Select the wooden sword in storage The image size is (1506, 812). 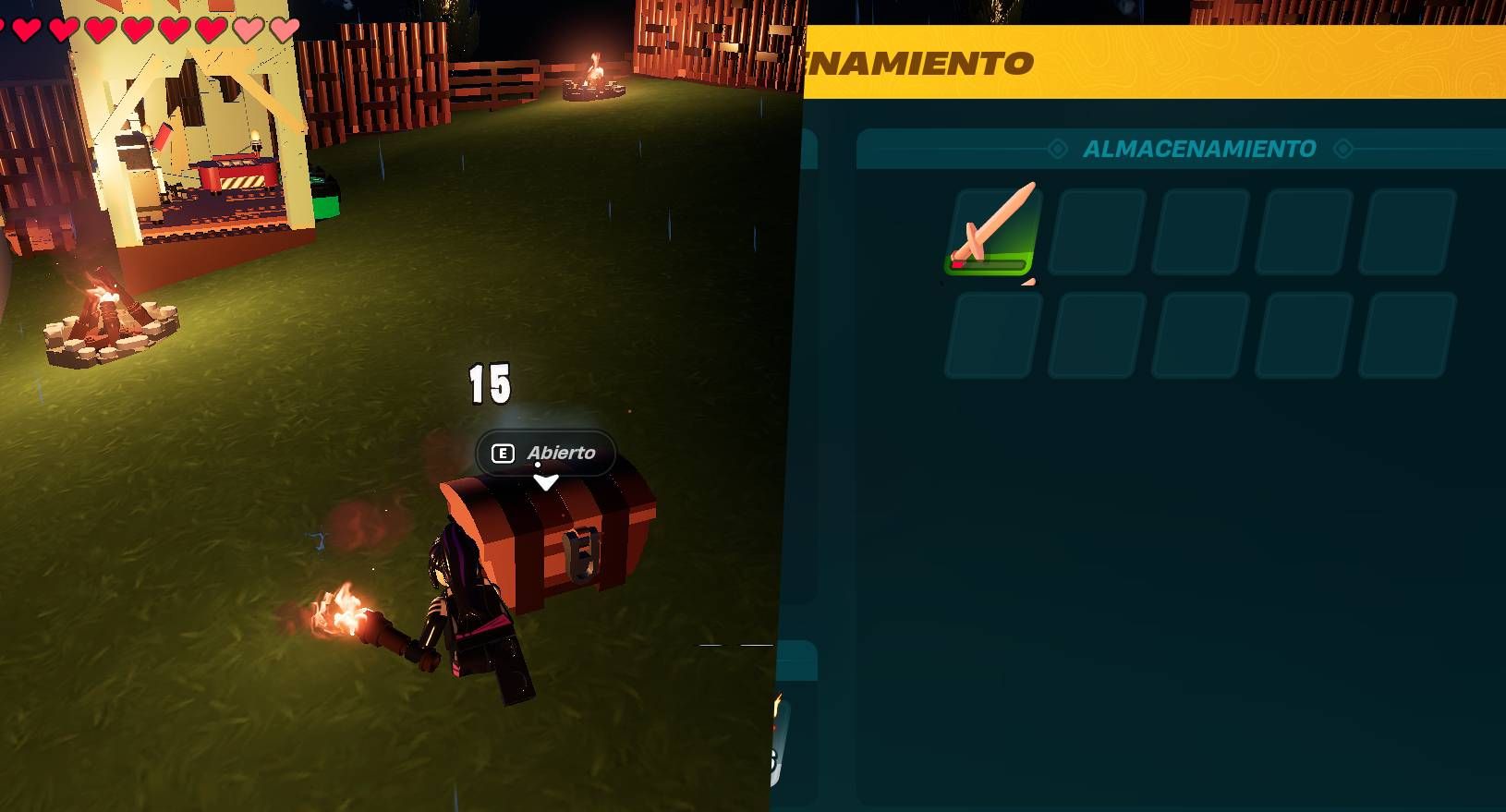pyautogui.click(x=990, y=232)
